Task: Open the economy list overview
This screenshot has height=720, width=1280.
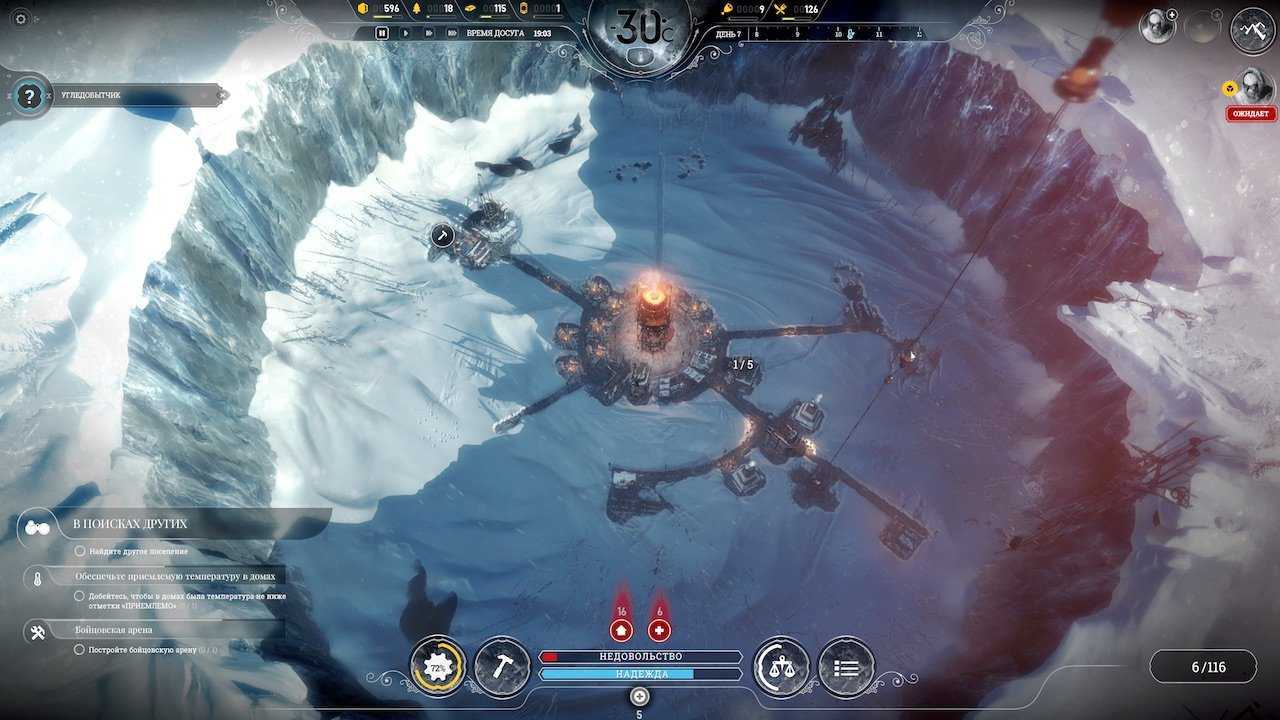Action: coord(846,668)
